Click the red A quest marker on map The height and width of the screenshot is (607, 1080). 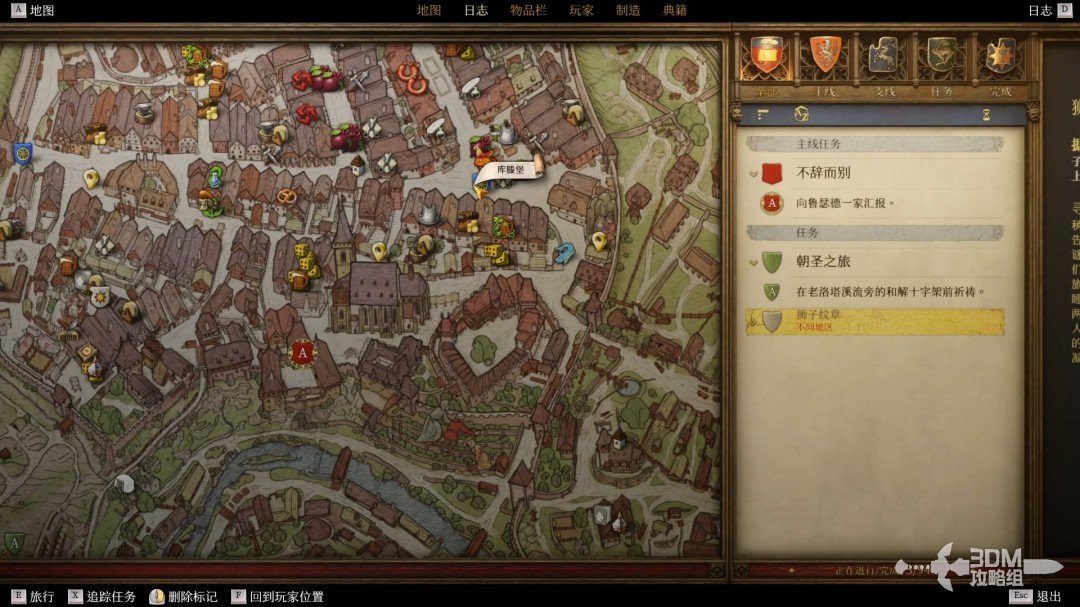(x=303, y=352)
